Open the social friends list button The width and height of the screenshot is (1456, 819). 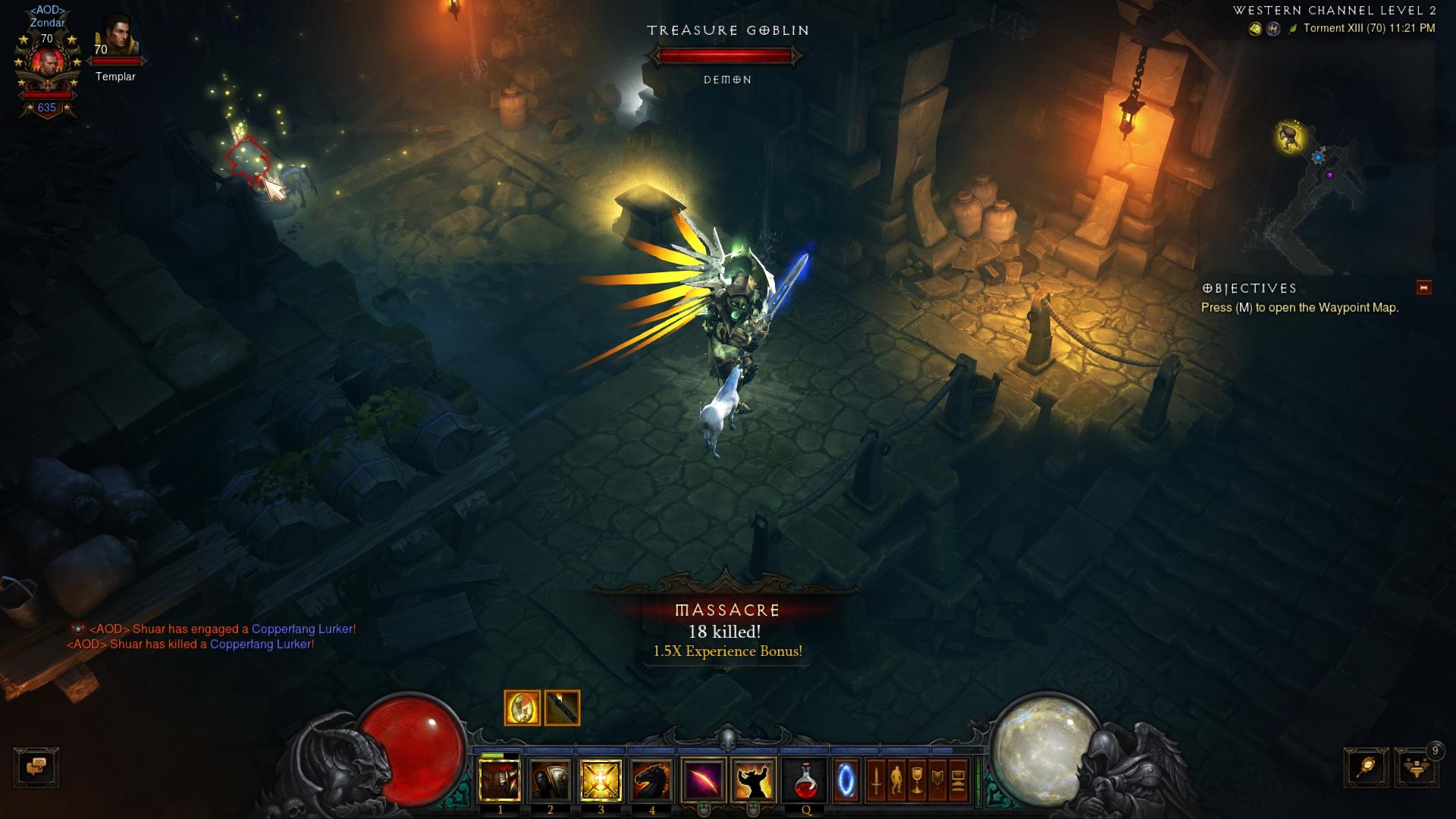1415,769
